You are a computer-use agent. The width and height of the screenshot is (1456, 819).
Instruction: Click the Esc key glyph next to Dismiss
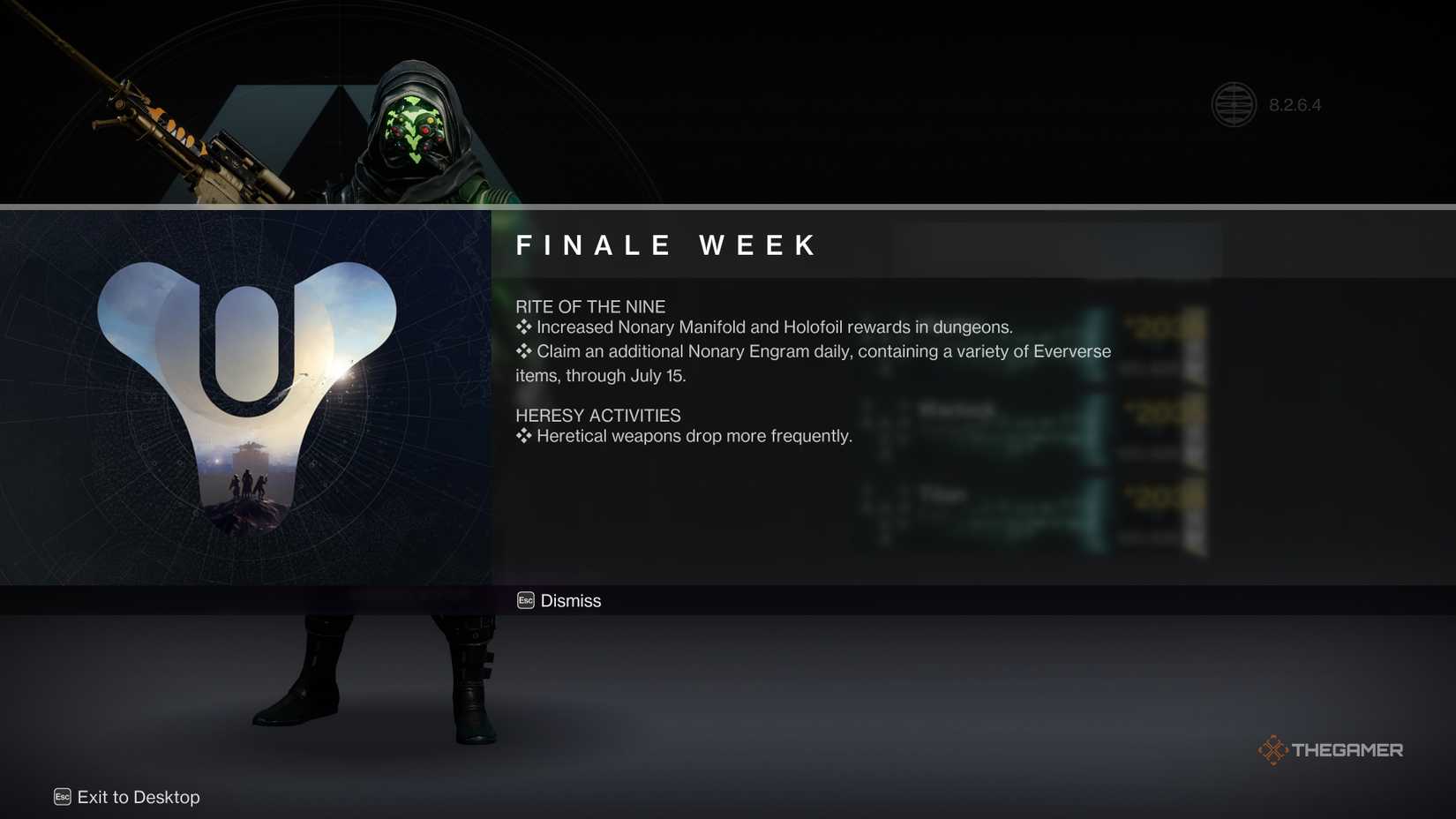(525, 600)
